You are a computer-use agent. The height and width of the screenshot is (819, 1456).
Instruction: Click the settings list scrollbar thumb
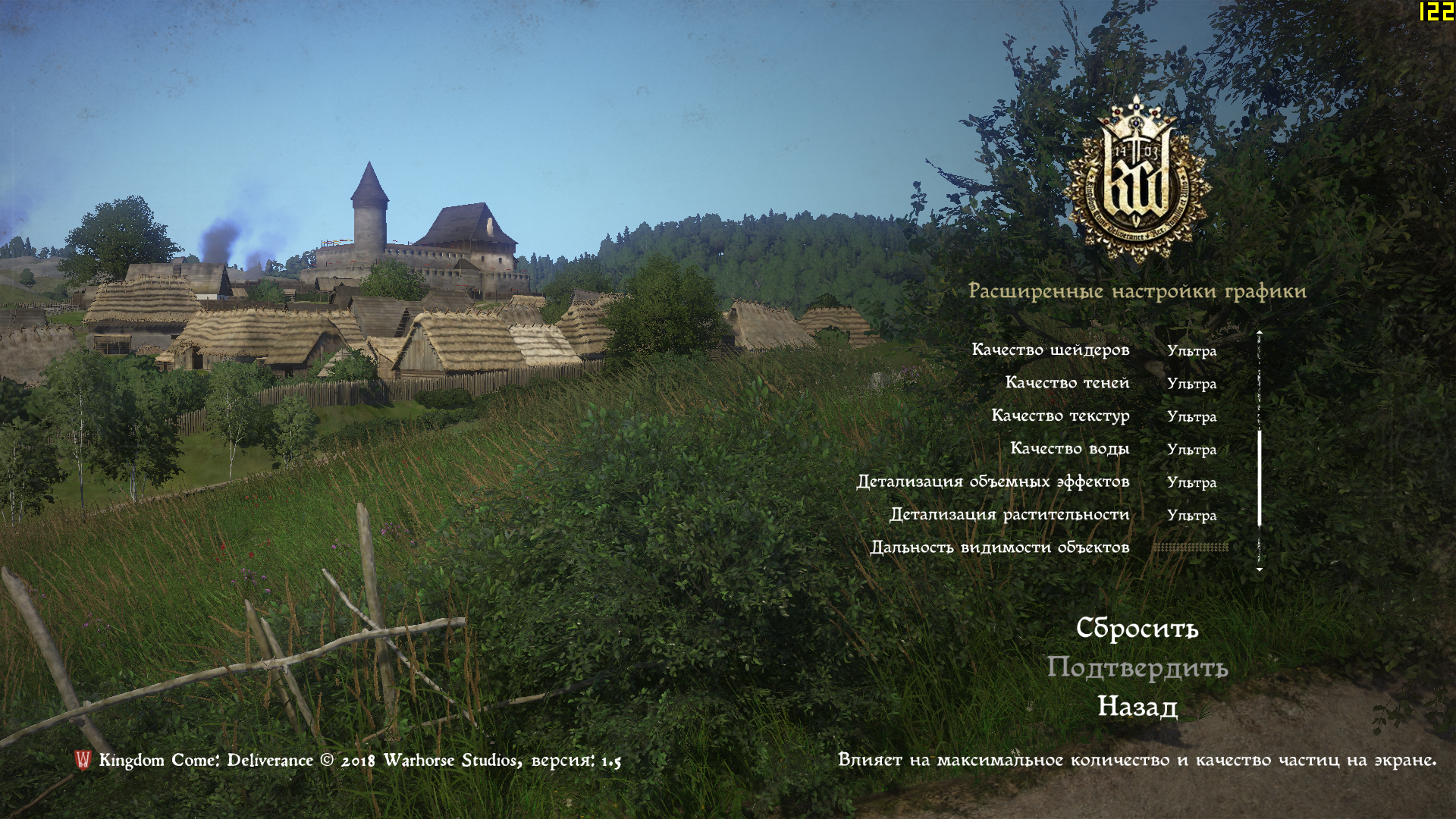pyautogui.click(x=1260, y=478)
